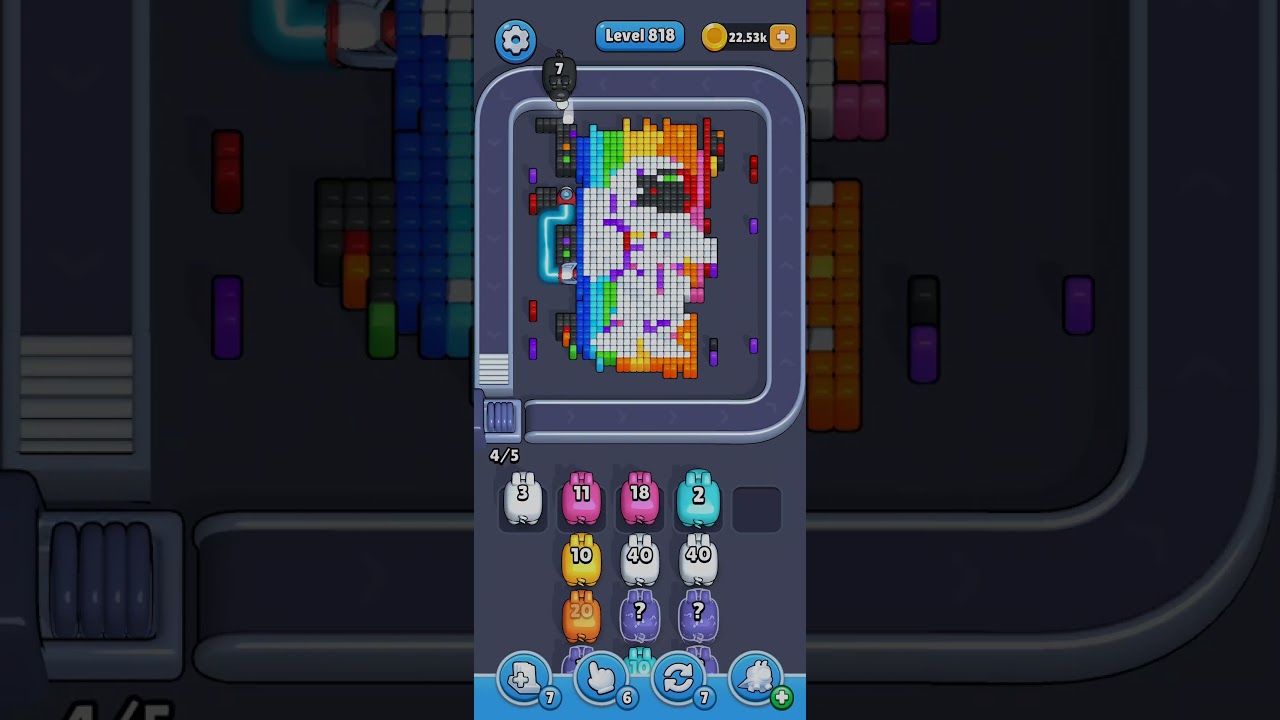Open the settings gear icon

(516, 41)
